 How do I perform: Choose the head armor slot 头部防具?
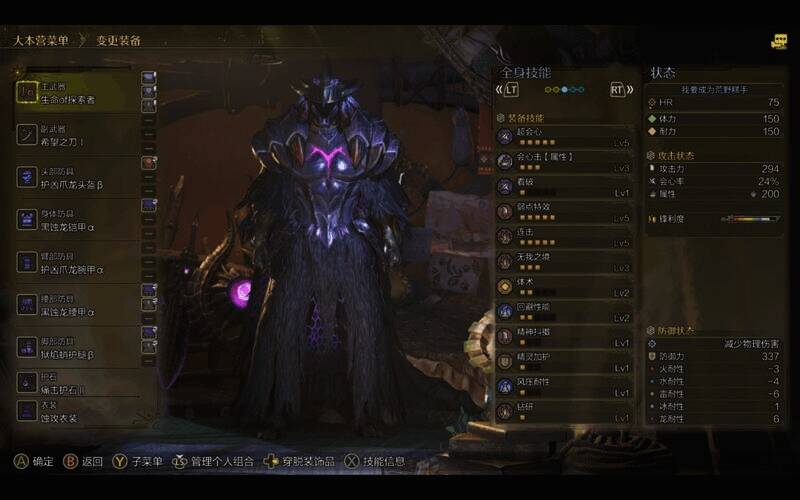pos(80,177)
